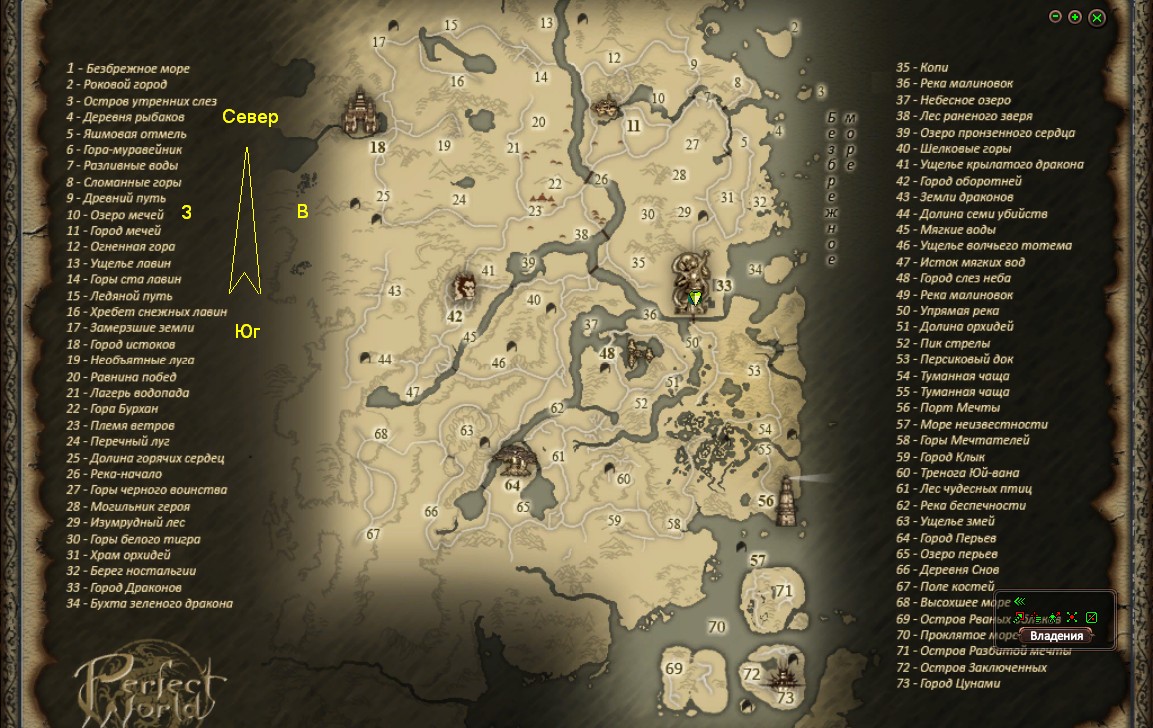Select the city marker numbered 11 on the map
Image resolution: width=1153 pixels, height=728 pixels.
(606, 107)
